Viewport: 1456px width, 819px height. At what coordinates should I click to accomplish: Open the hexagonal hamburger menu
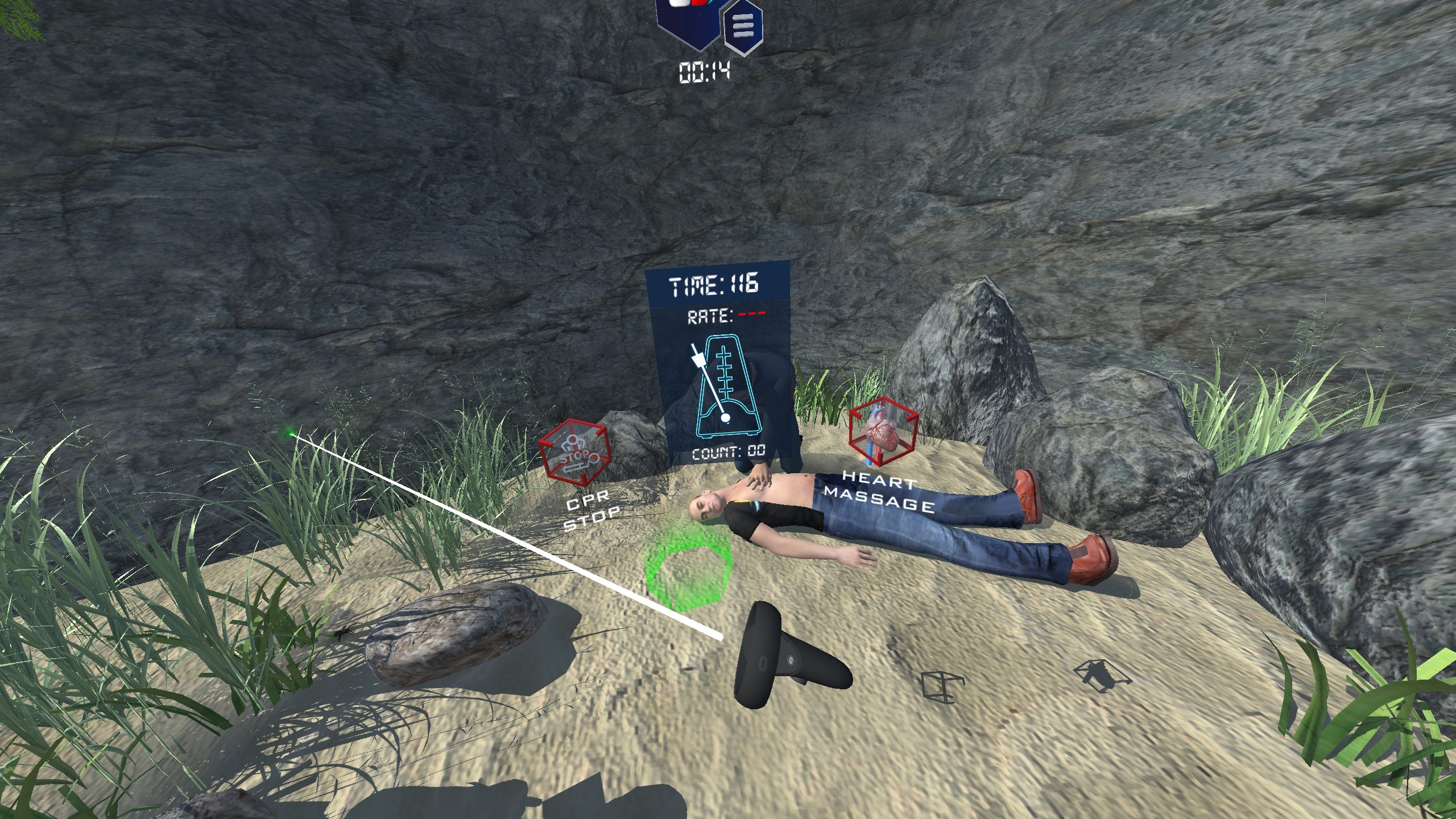[743, 26]
